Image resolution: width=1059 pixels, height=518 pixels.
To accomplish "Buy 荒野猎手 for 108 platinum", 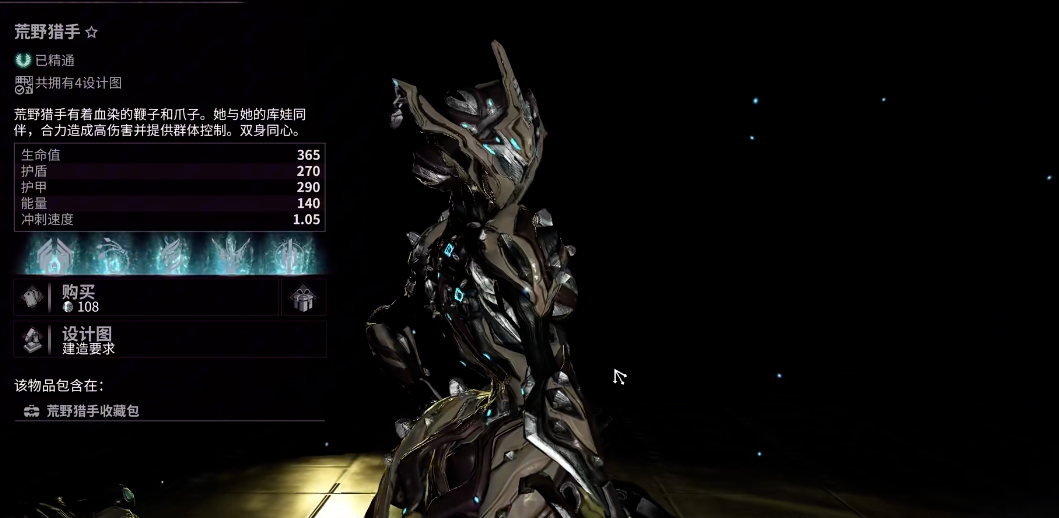I will click(145, 298).
